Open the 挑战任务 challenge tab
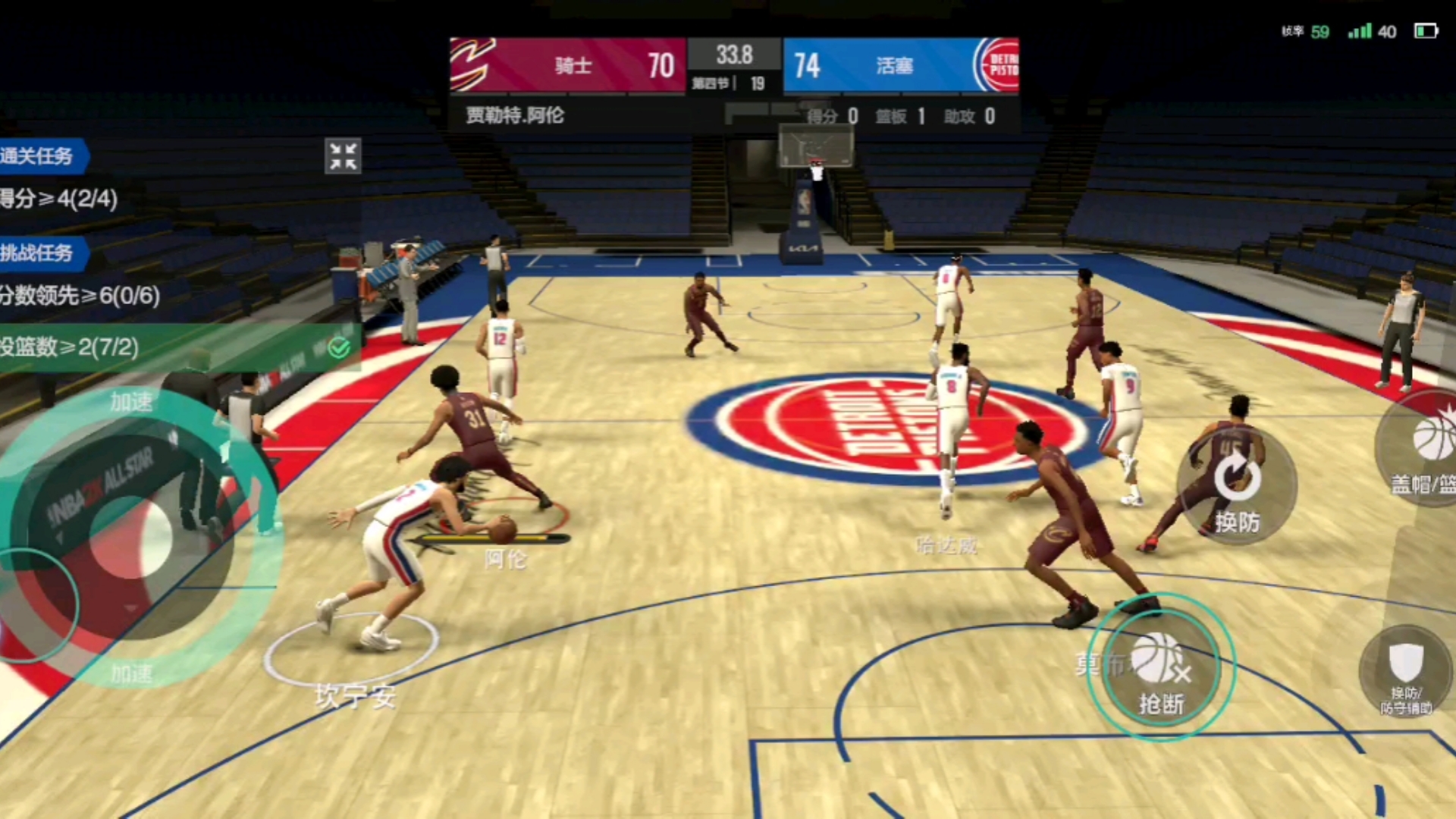 [x=42, y=253]
